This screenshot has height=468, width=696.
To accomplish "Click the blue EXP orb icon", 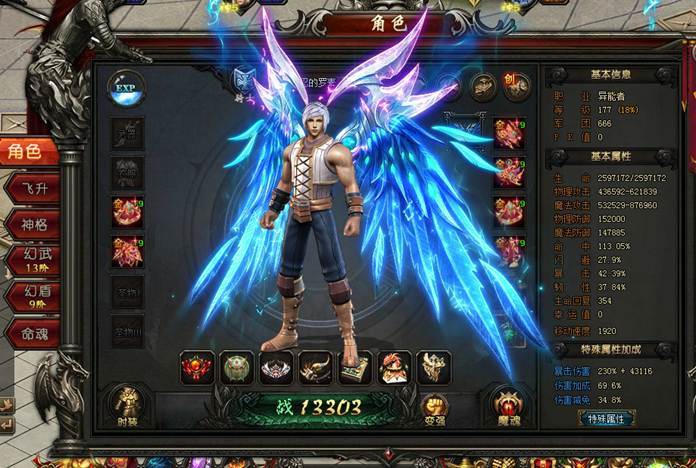I will pos(126,87).
